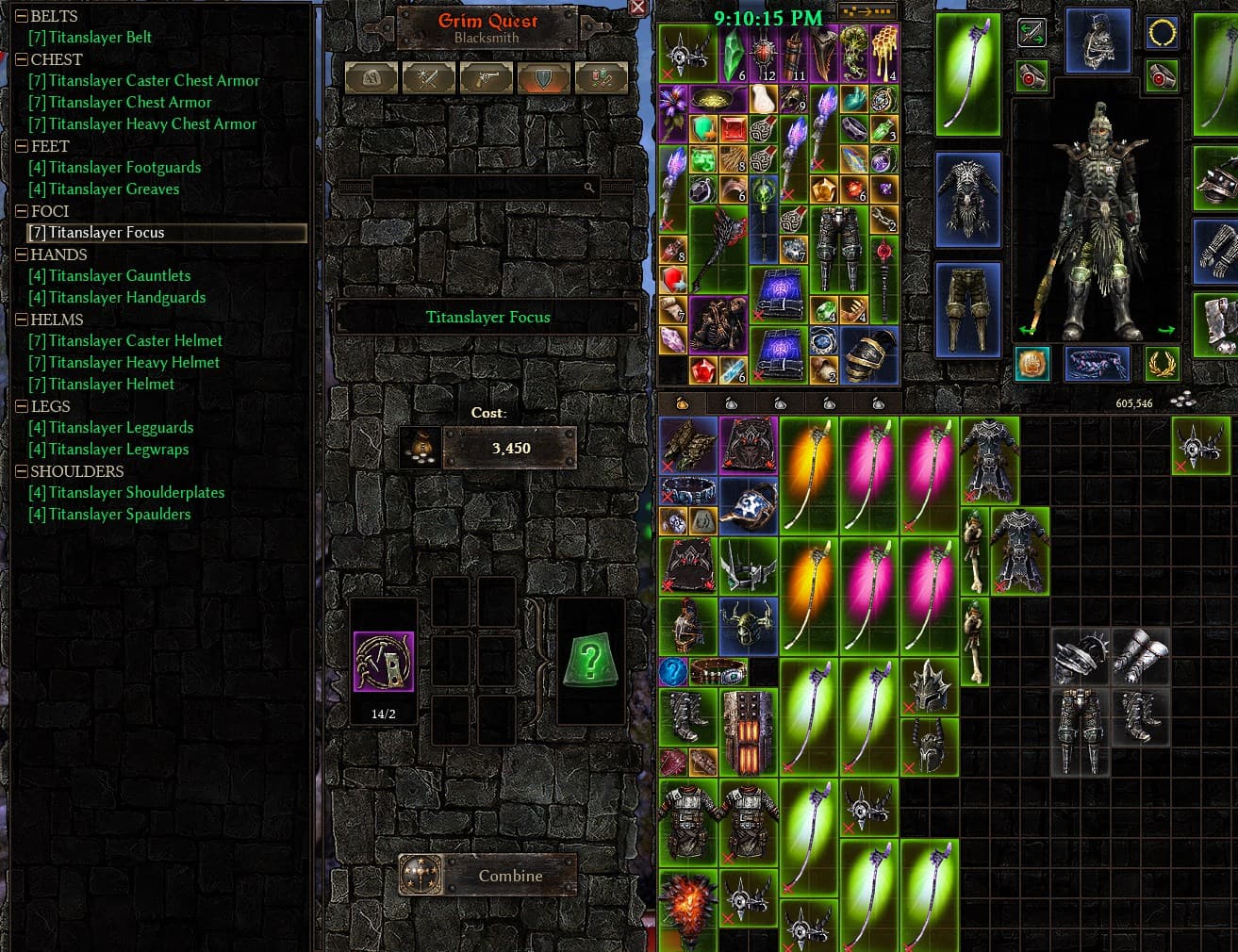Select the gun icon for ranged weapon crafting
This screenshot has width=1238, height=952.
click(487, 77)
